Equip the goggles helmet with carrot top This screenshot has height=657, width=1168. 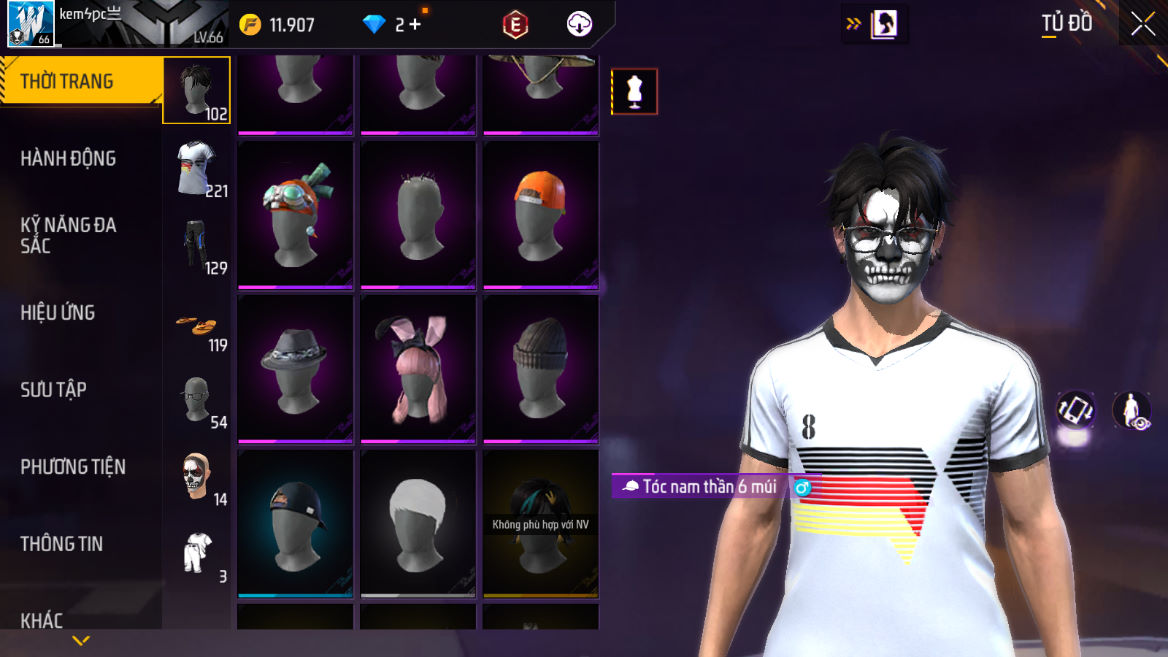point(295,215)
